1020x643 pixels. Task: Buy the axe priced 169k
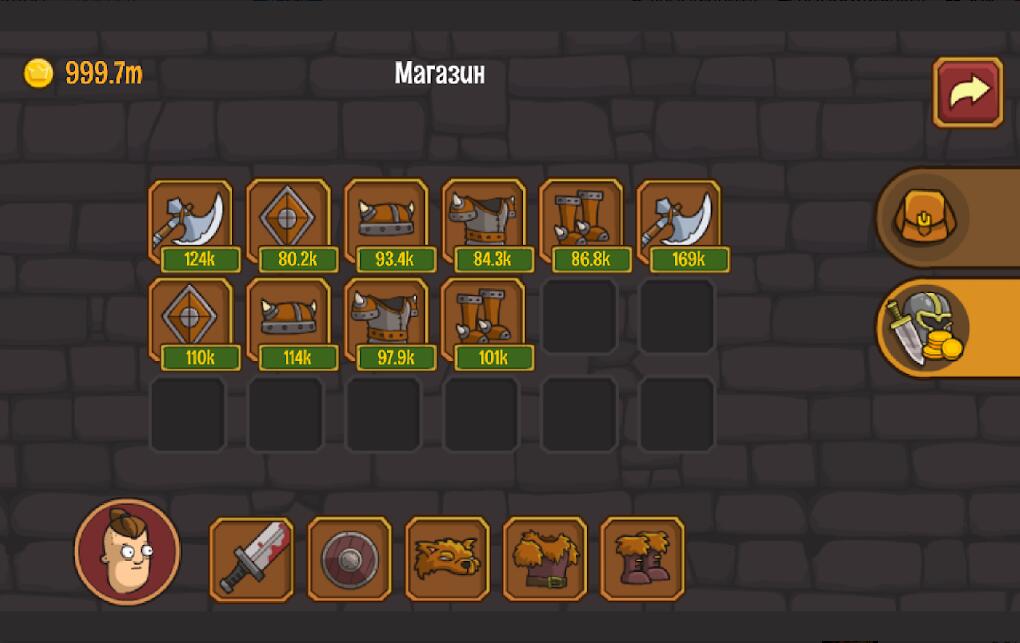pyautogui.click(x=681, y=222)
